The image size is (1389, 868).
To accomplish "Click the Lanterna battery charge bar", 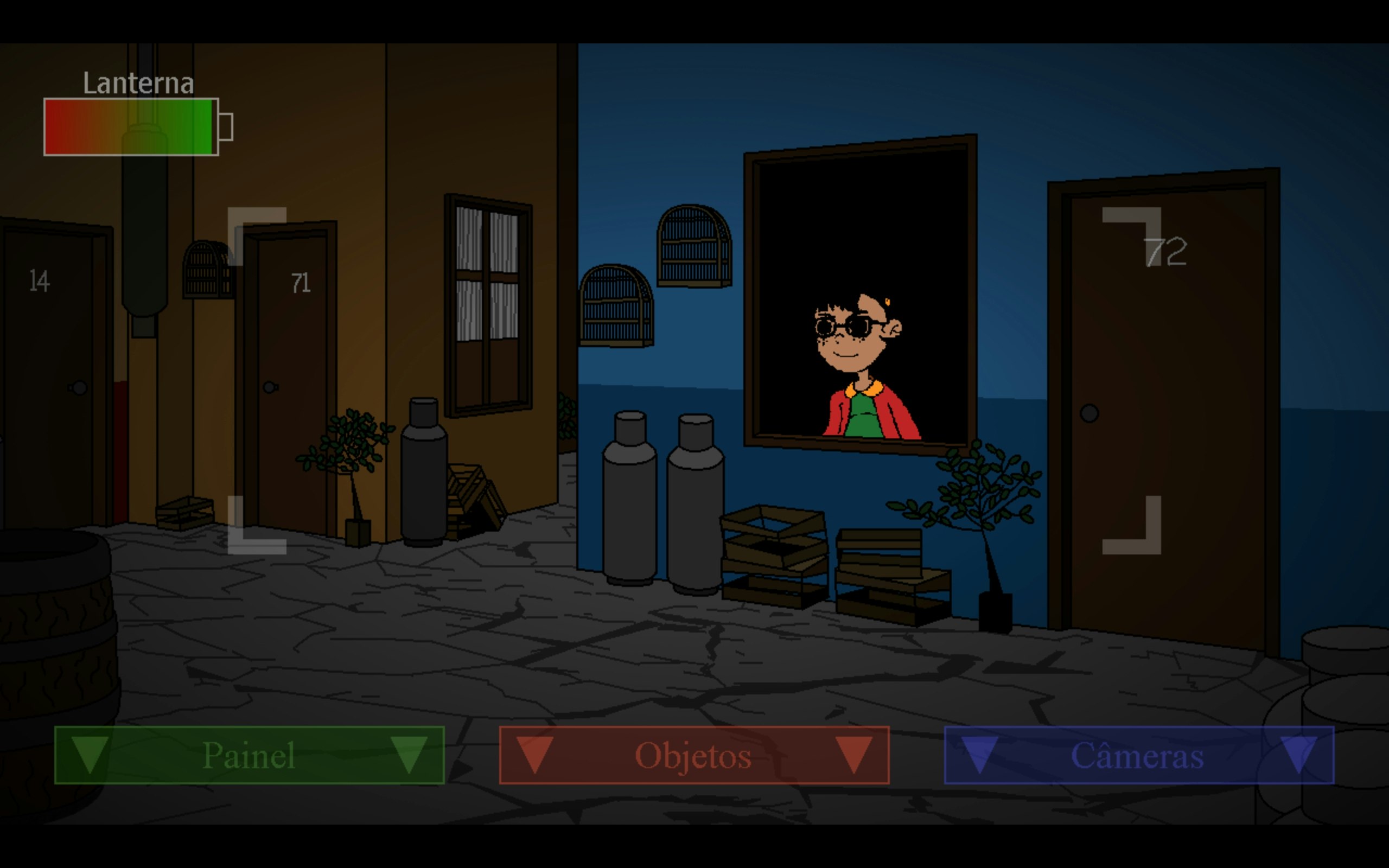I will (x=131, y=126).
